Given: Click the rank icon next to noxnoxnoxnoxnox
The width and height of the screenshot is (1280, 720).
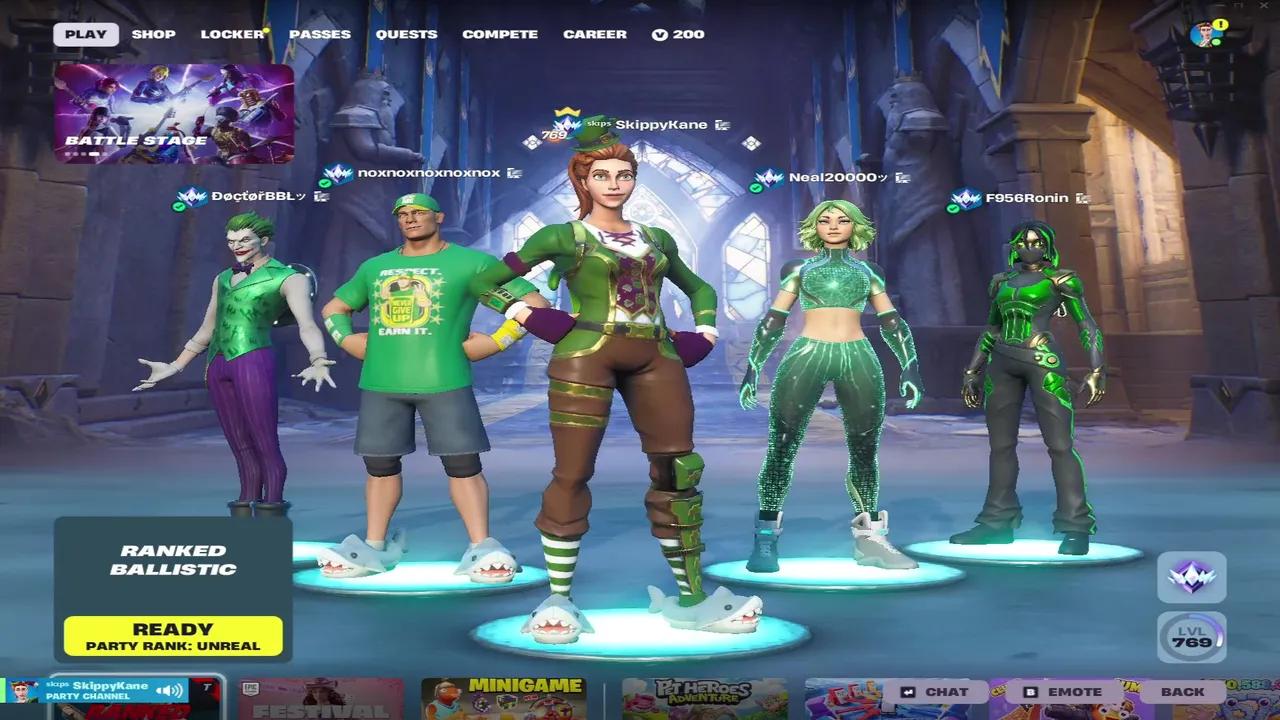Looking at the screenshot, I should coord(340,172).
